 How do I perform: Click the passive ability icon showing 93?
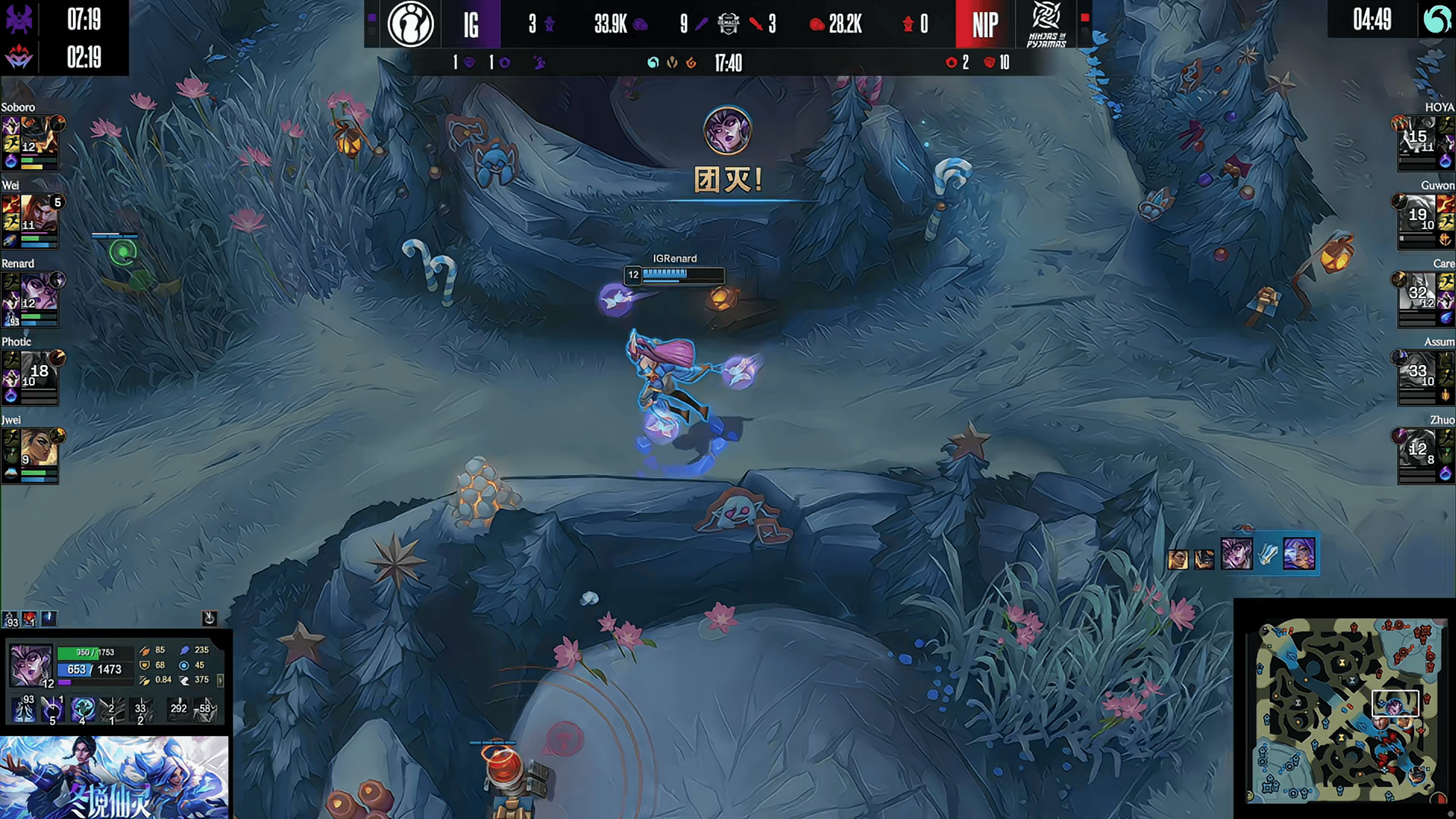pos(24,709)
